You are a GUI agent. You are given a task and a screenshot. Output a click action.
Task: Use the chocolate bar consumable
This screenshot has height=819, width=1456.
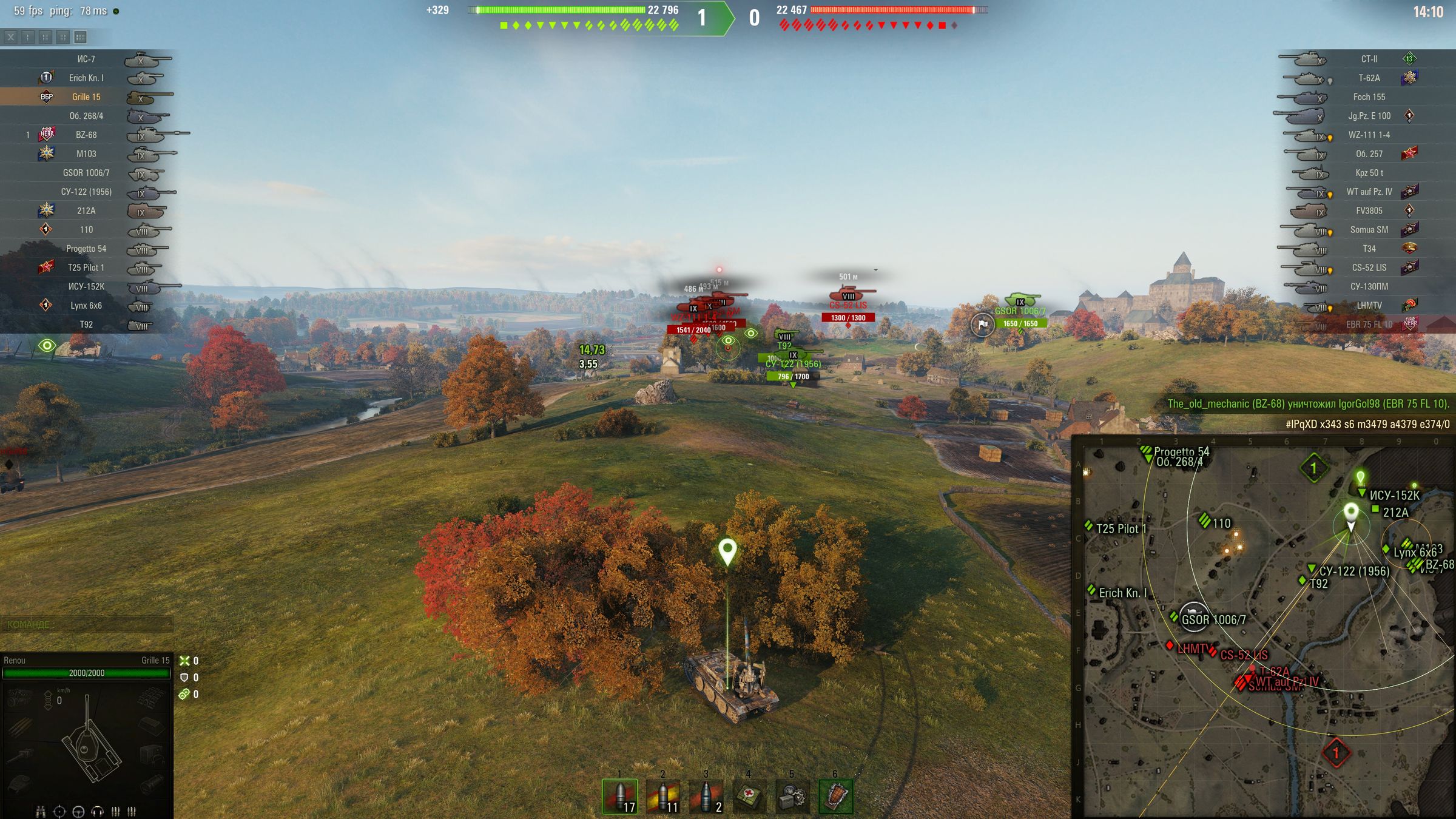tap(835, 796)
